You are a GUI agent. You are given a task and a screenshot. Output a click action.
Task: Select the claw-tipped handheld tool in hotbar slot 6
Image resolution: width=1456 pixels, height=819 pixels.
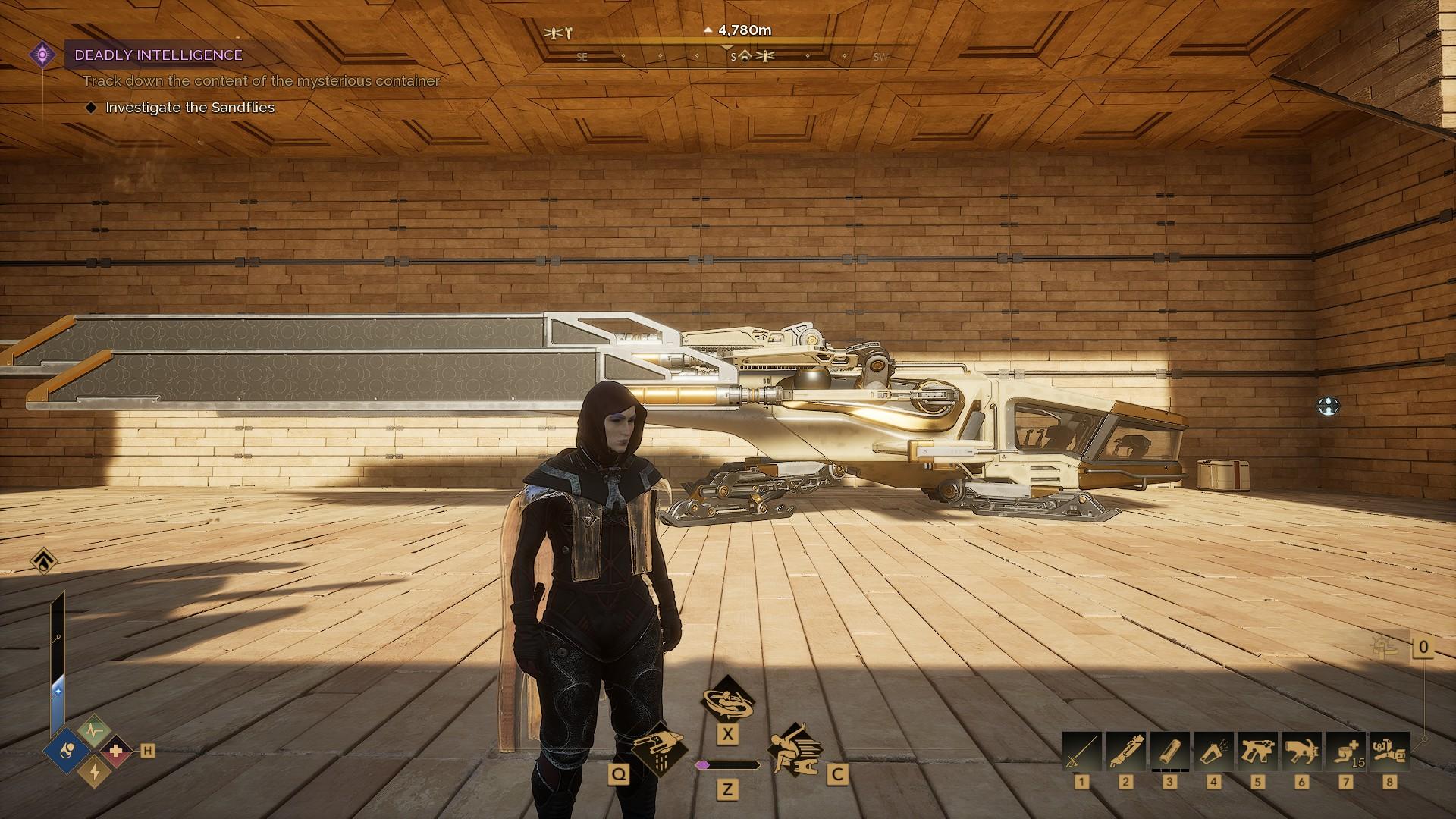(x=1301, y=751)
